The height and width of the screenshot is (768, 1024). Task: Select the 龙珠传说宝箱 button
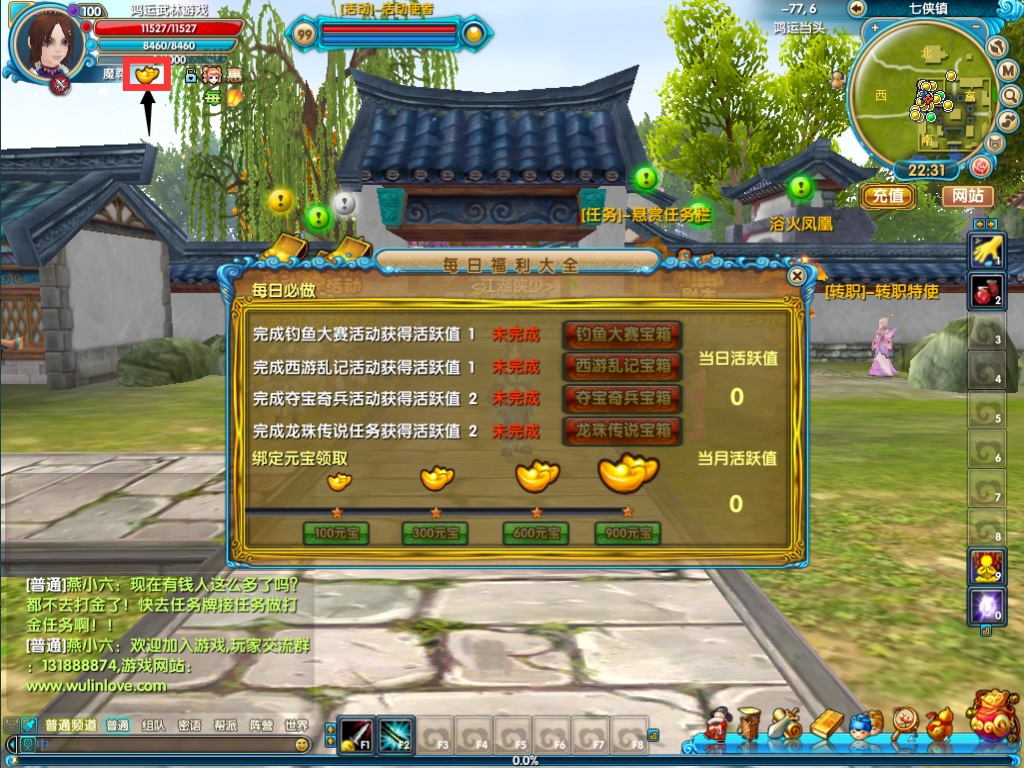621,431
